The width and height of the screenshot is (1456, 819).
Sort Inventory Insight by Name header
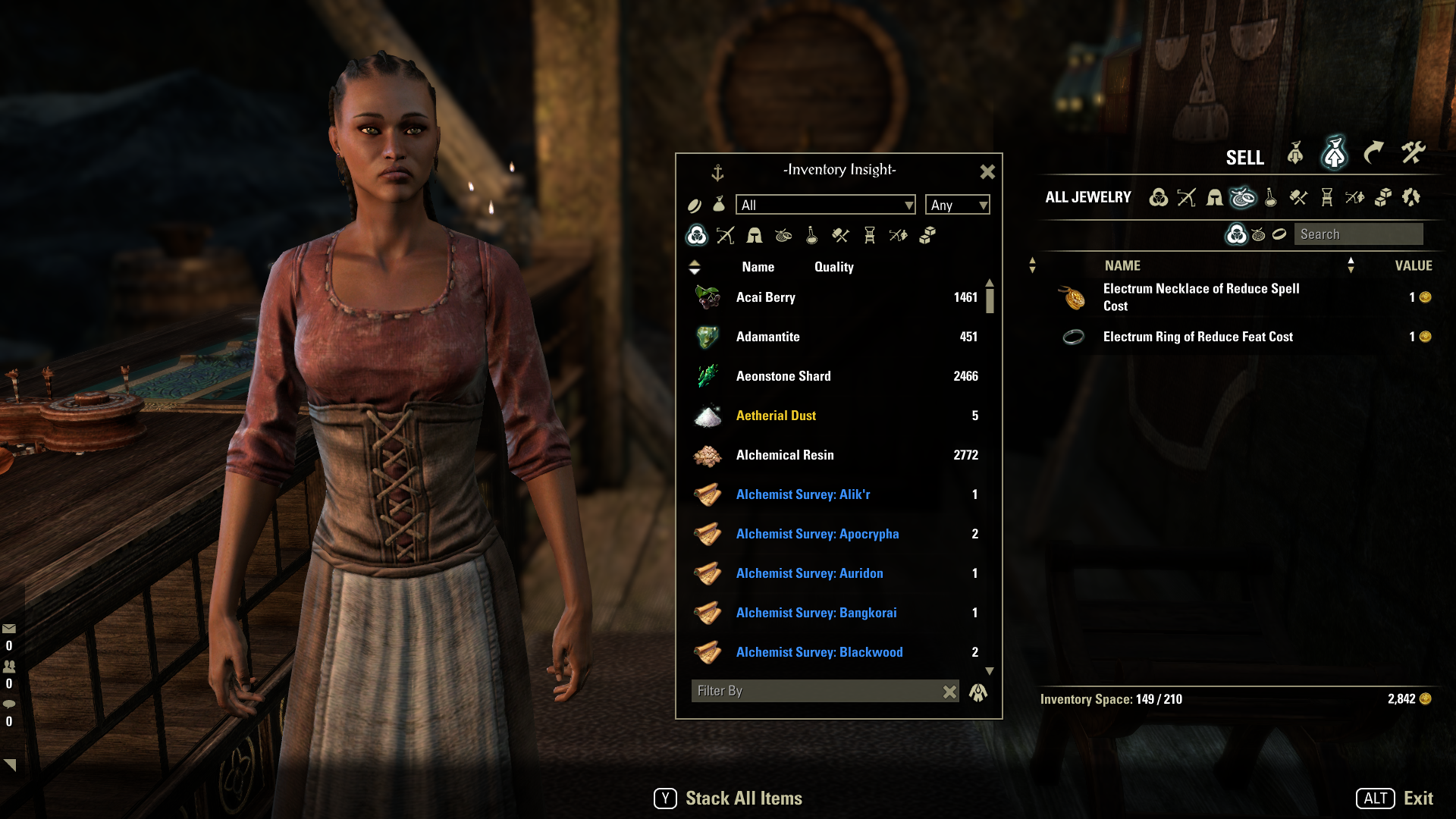click(x=758, y=267)
